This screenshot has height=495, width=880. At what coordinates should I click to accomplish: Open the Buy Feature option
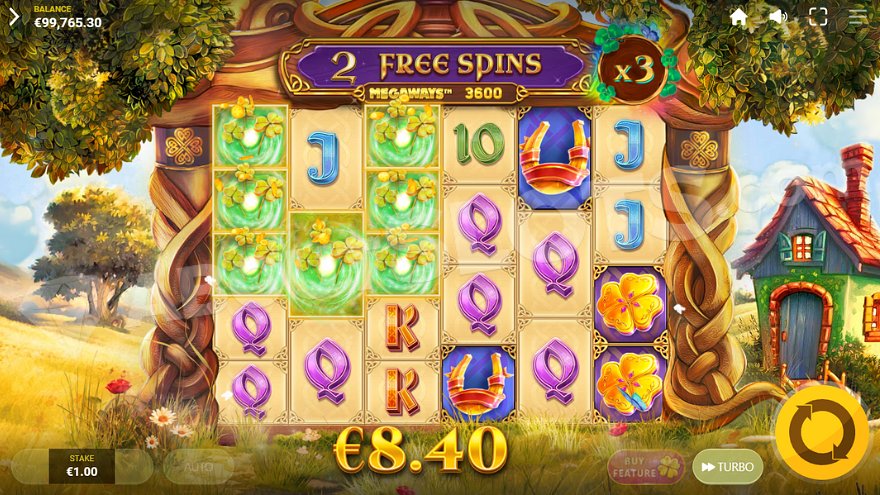pos(647,466)
